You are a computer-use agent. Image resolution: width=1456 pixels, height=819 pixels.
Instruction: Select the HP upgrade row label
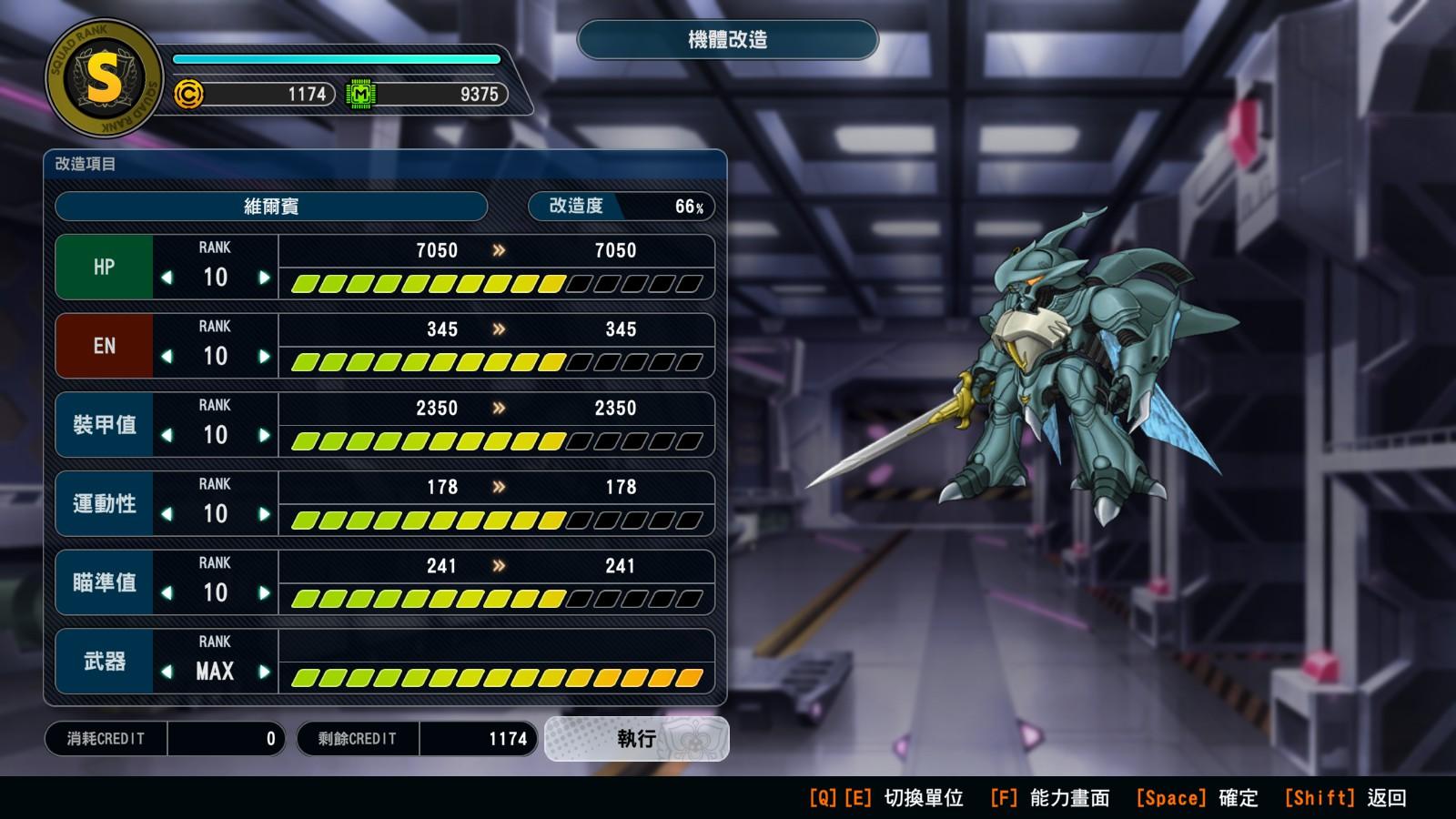pos(104,268)
